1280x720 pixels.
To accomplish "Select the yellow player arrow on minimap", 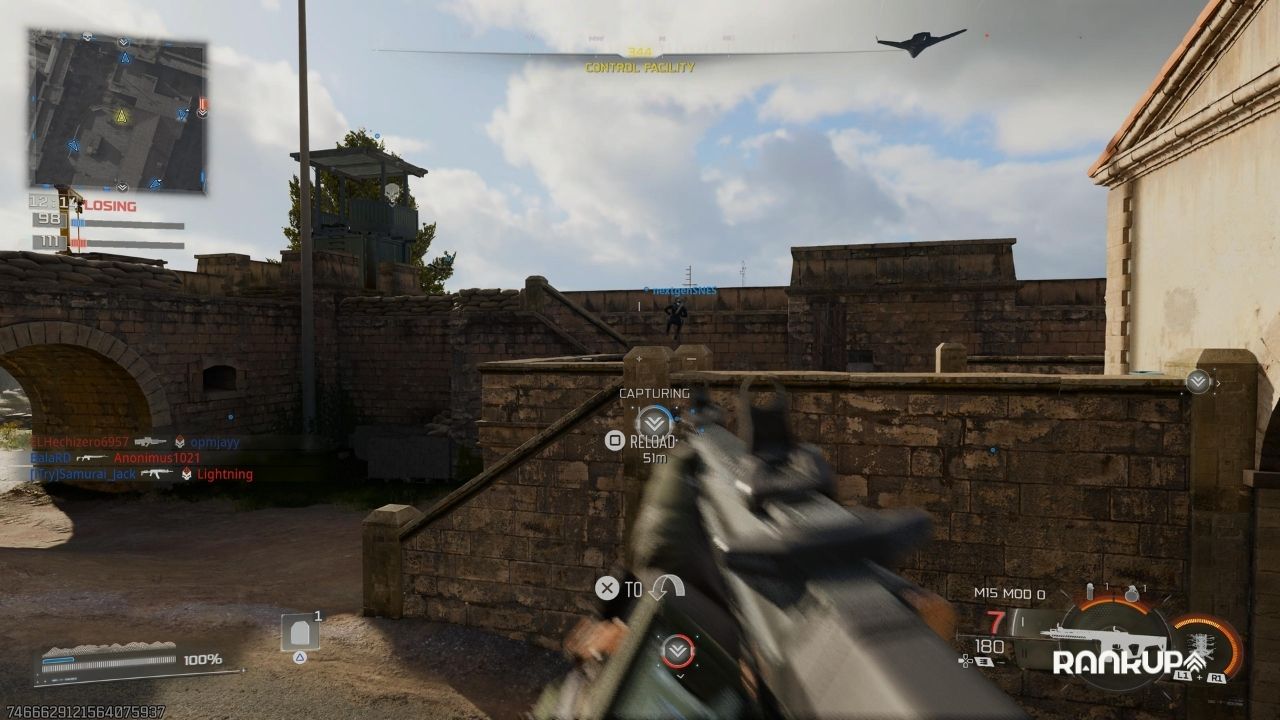I will (x=121, y=116).
